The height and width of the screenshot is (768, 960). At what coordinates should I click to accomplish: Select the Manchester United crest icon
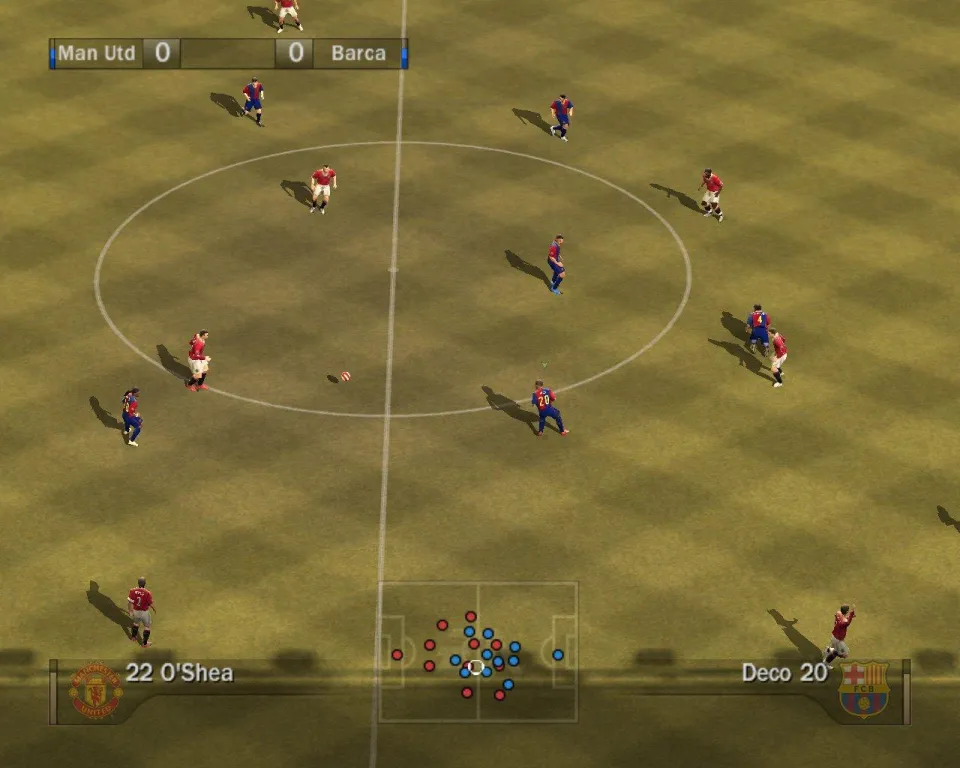click(x=95, y=690)
